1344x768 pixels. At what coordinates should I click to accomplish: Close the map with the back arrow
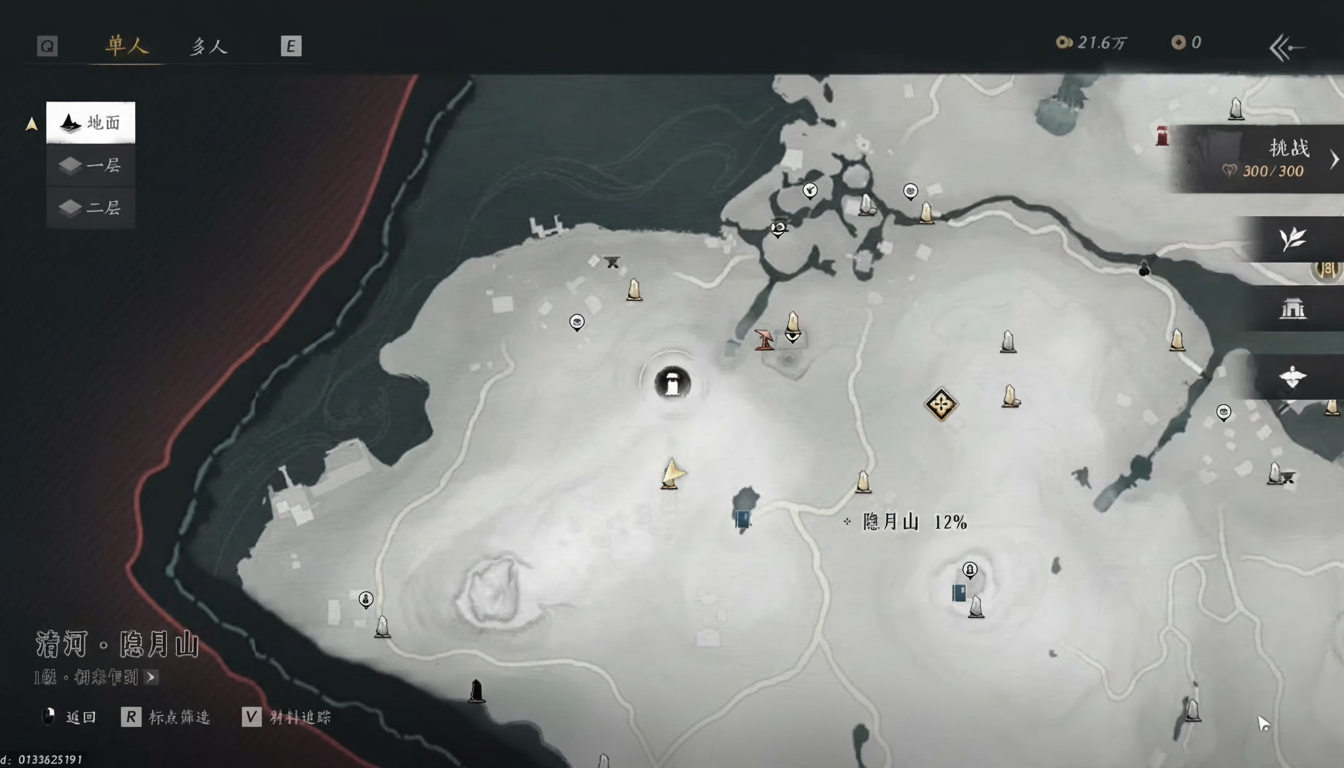point(1286,47)
